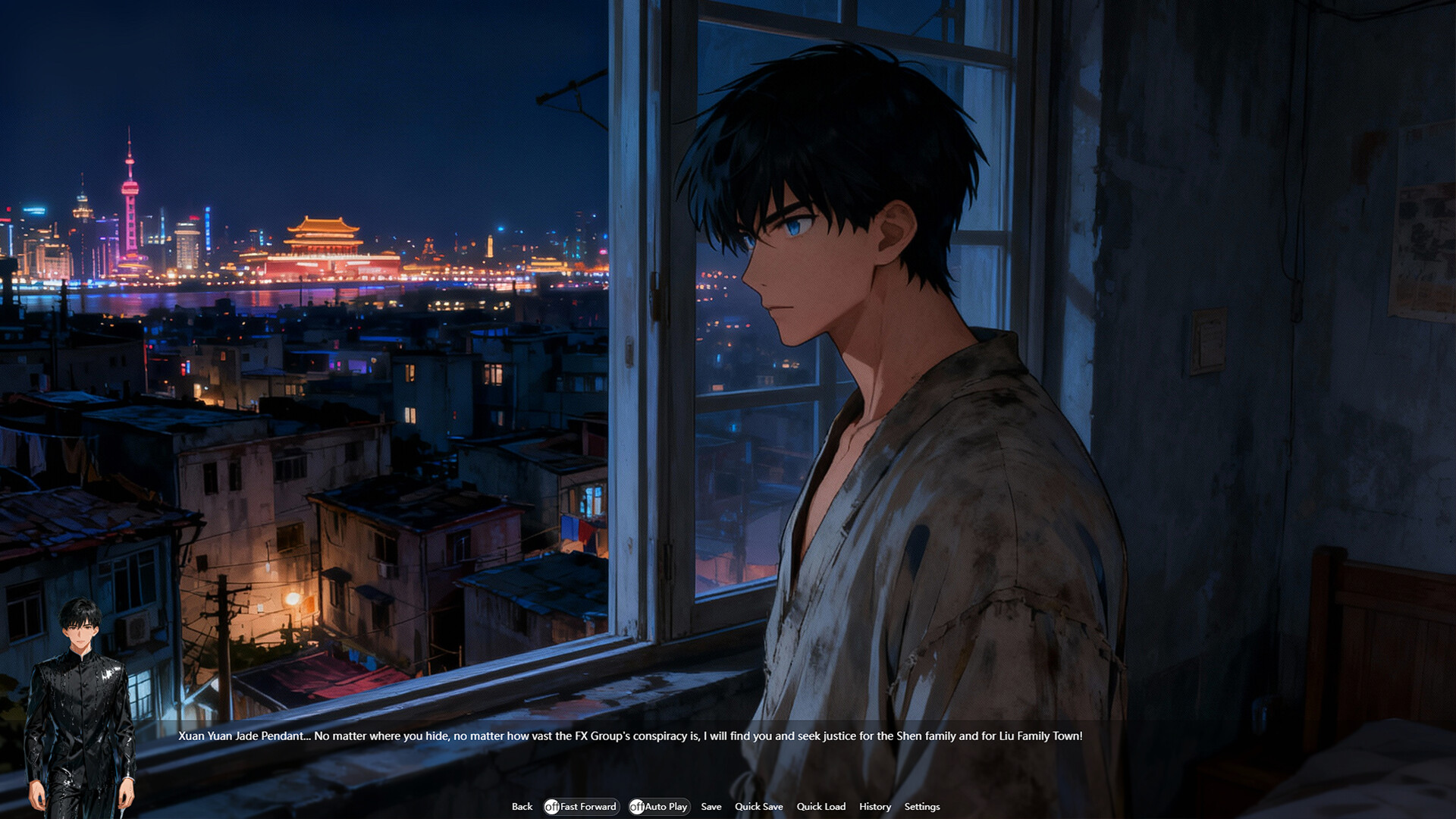The image size is (1456, 819).
Task: Use Quick Load
Action: pyautogui.click(x=821, y=807)
